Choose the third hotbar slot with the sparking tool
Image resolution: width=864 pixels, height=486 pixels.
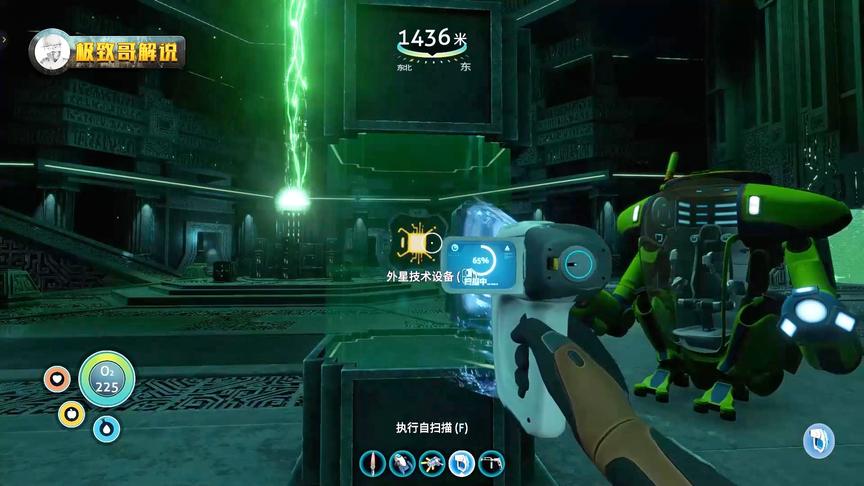pyautogui.click(x=432, y=463)
